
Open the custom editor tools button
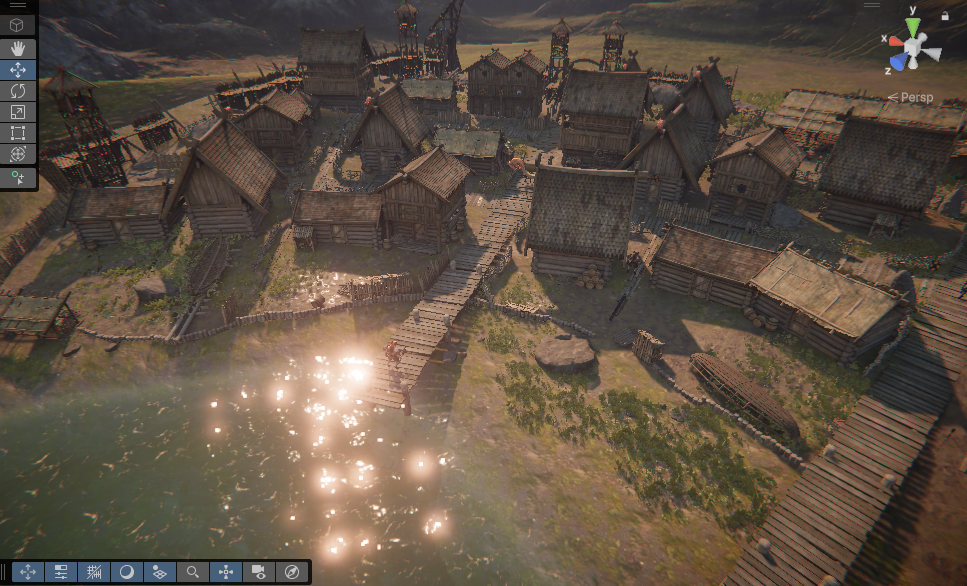coord(18,178)
